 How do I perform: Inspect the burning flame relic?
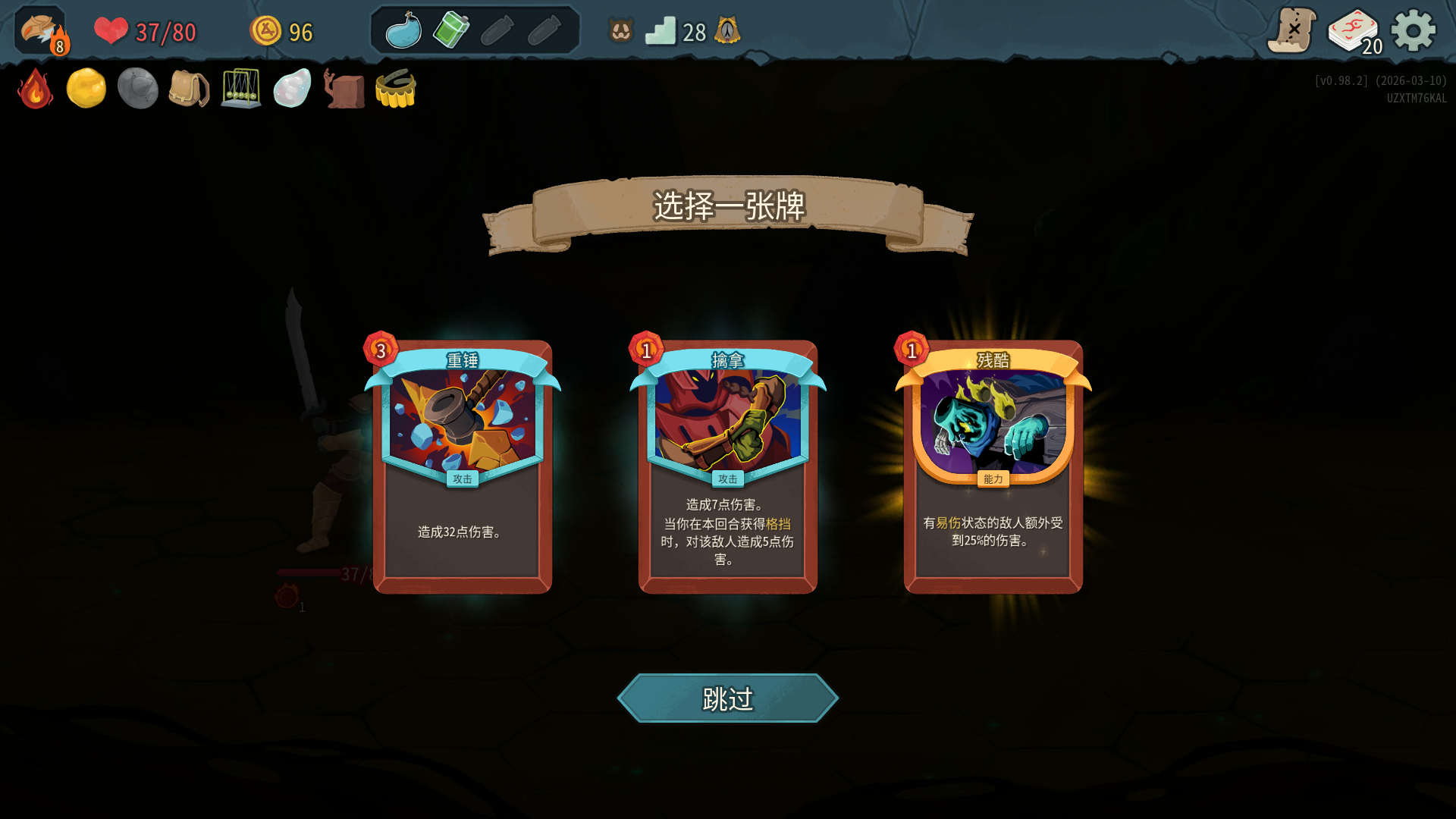coord(35,89)
